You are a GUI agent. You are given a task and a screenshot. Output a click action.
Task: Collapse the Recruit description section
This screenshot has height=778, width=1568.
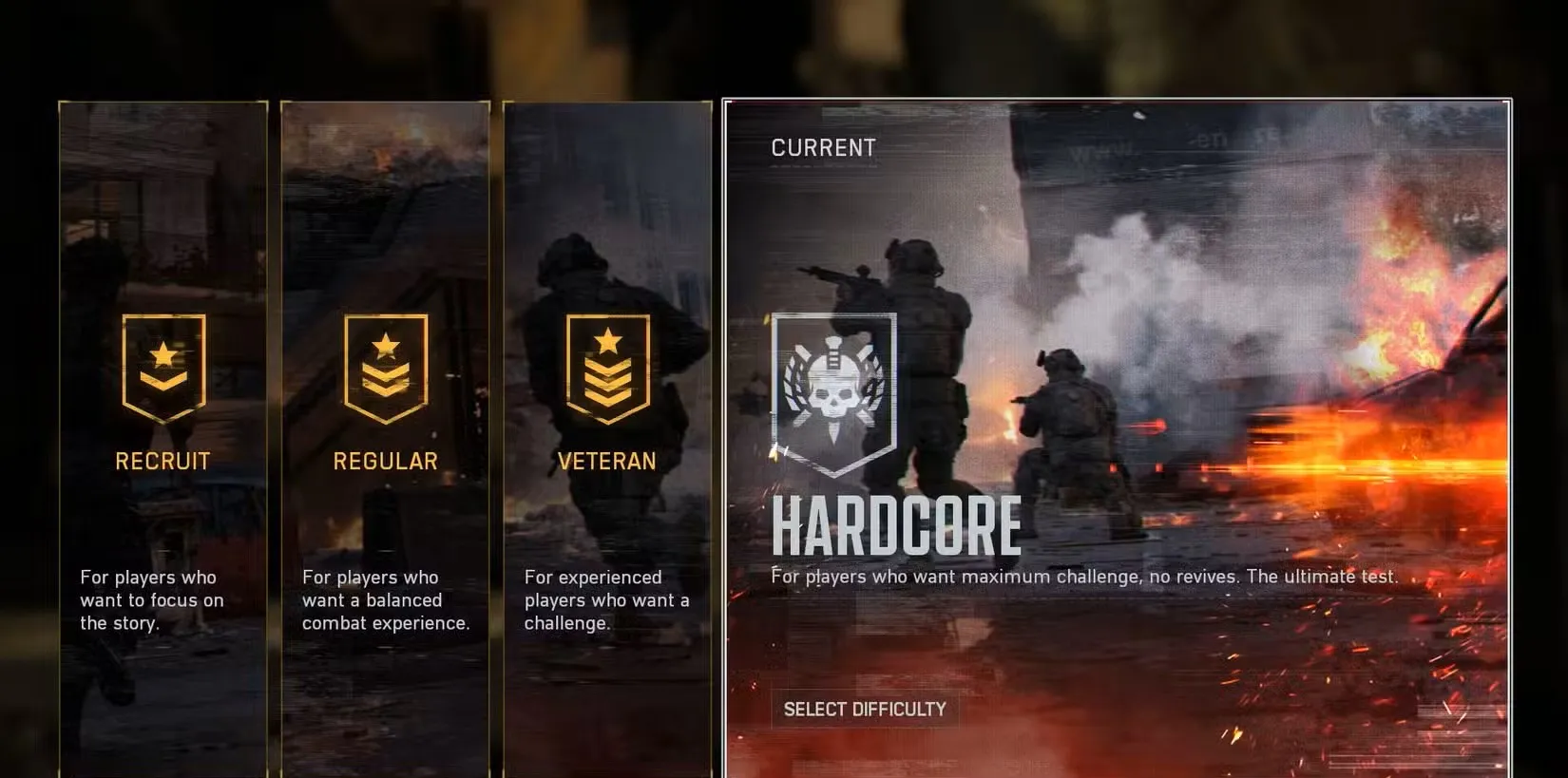(149, 599)
